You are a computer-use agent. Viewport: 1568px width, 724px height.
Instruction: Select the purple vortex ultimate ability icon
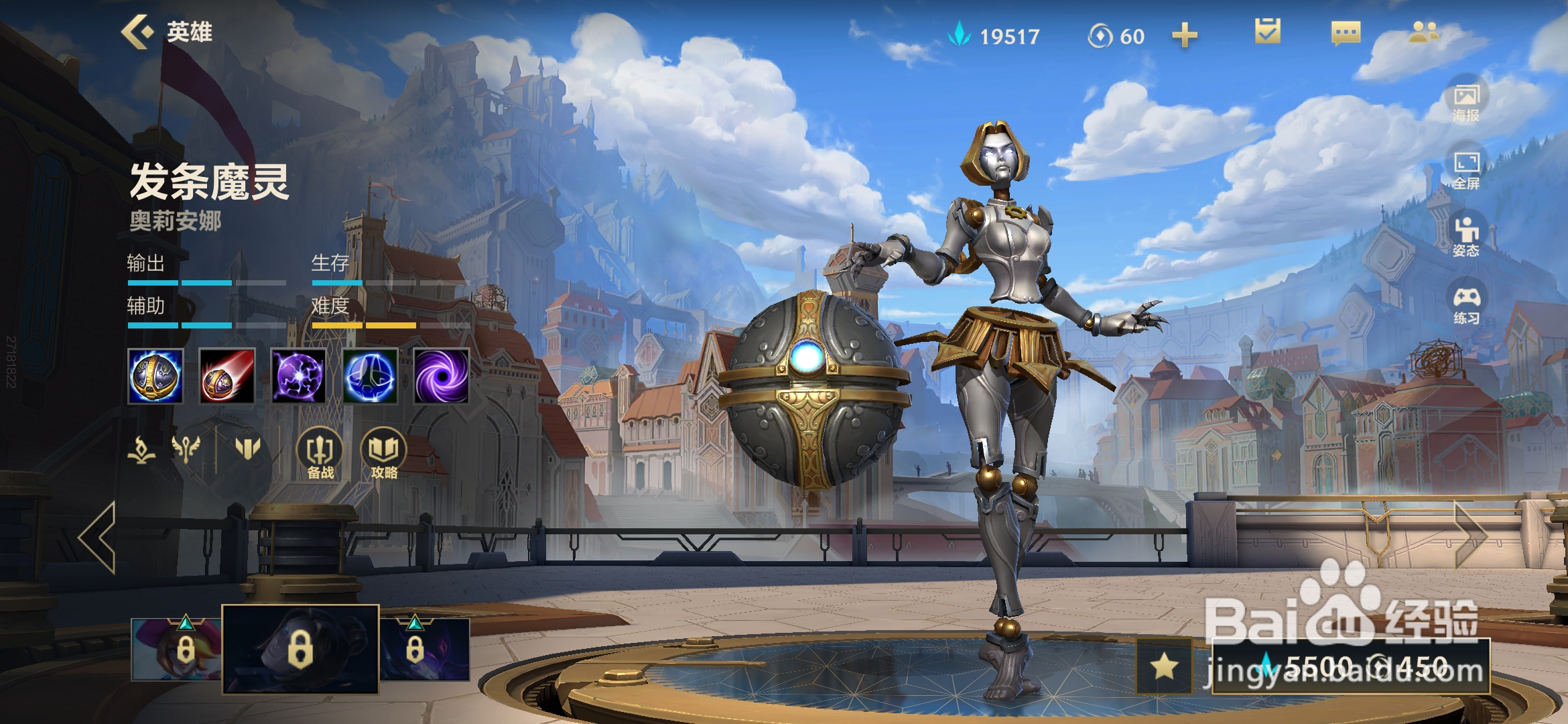[x=441, y=376]
